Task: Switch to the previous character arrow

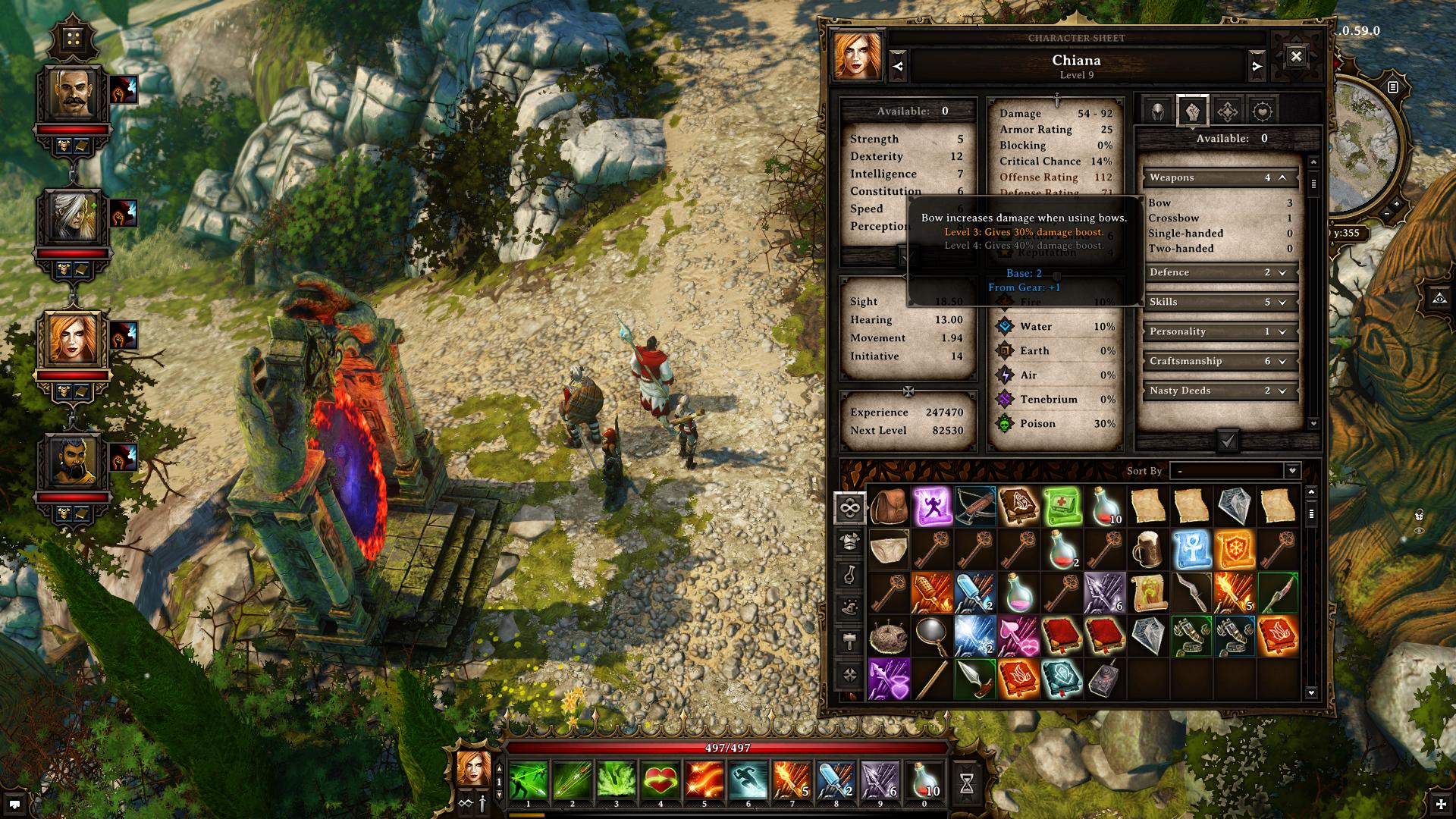Action: pyautogui.click(x=898, y=67)
